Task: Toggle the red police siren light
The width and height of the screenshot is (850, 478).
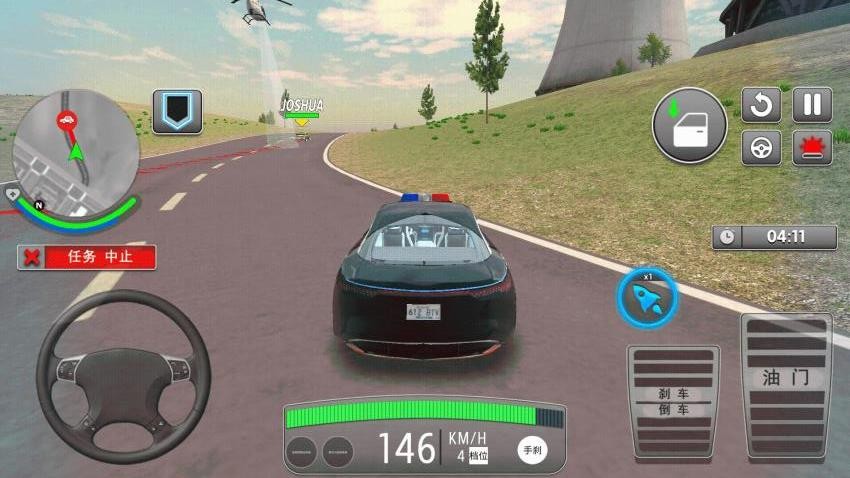Action: (812, 147)
